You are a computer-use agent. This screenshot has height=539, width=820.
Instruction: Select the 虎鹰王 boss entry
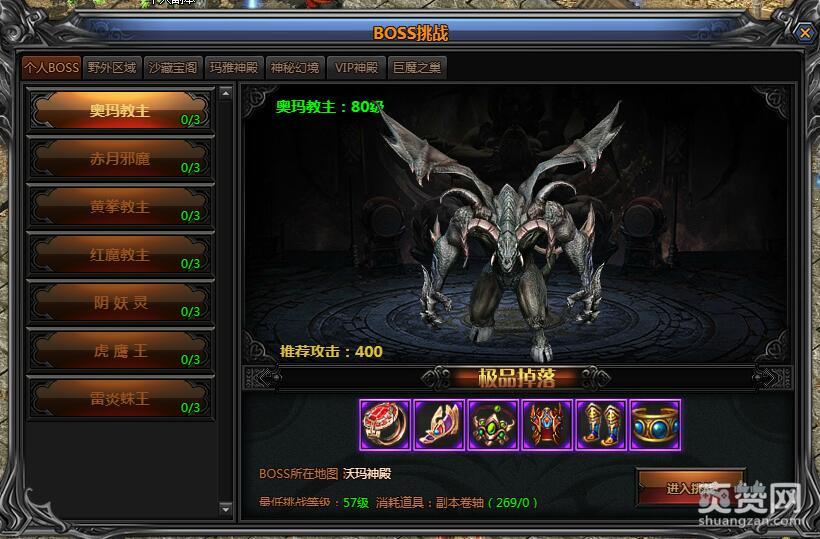120,351
